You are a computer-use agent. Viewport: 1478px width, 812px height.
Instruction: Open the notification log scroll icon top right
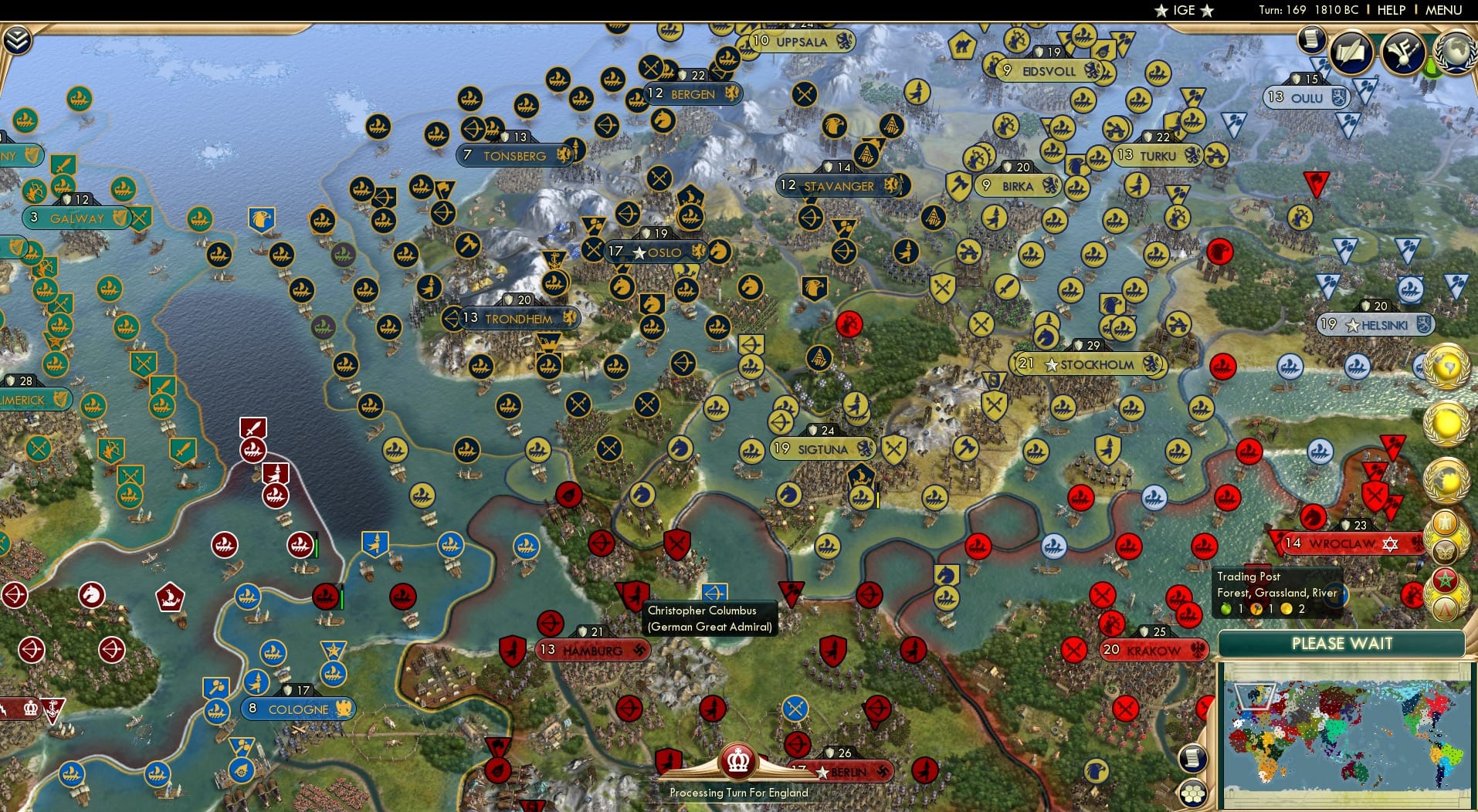point(1311,40)
